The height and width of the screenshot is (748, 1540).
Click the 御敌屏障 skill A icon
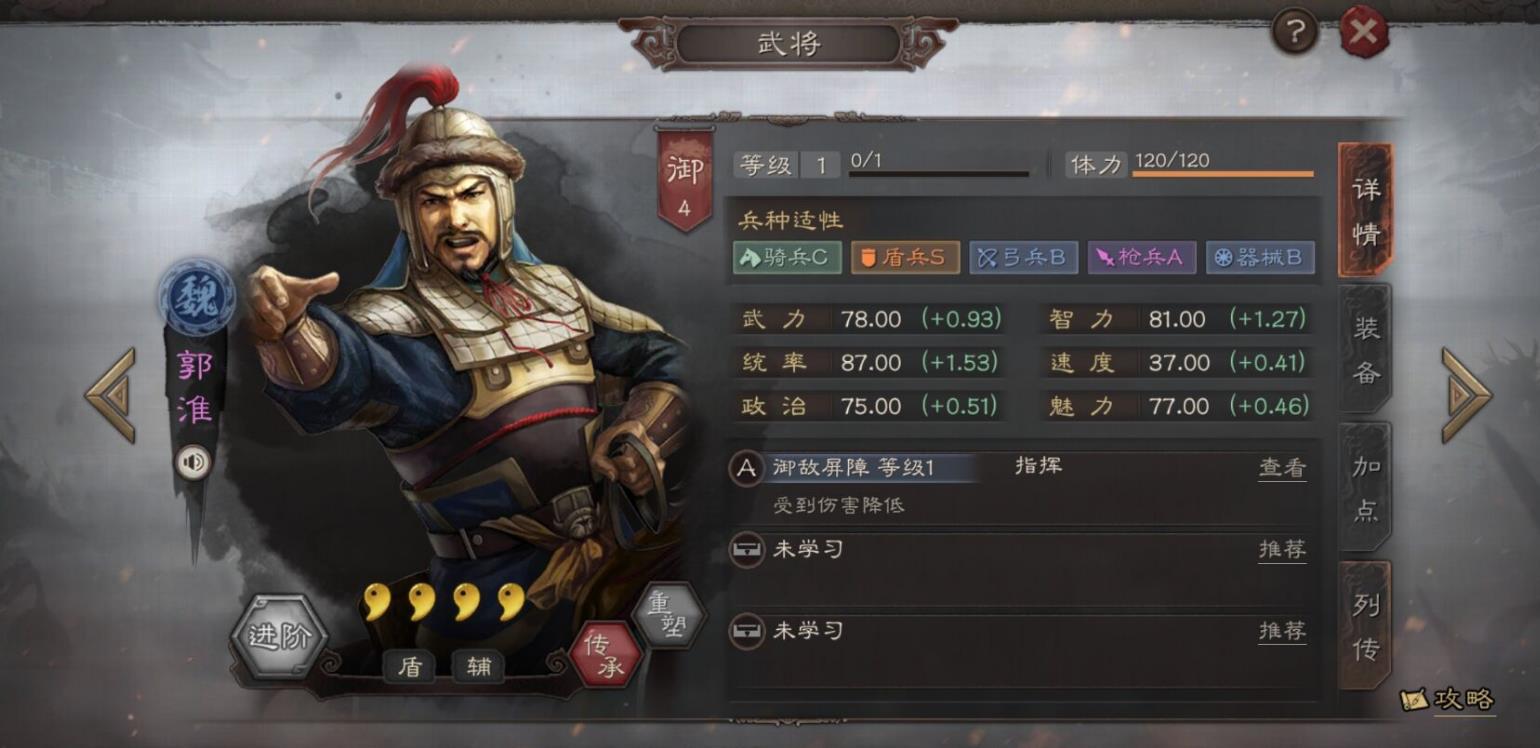click(747, 468)
